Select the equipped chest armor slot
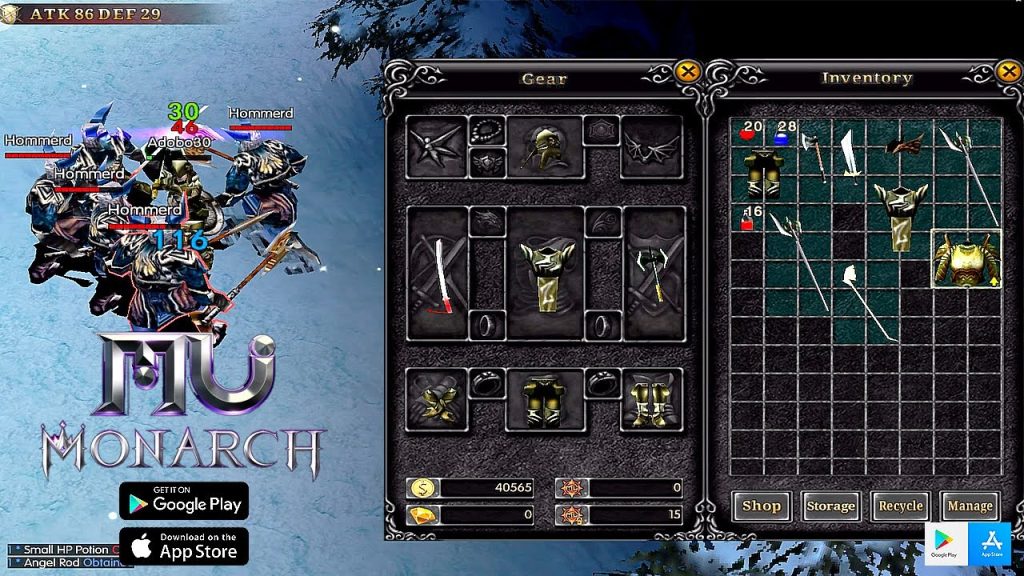This screenshot has width=1024, height=576. (545, 272)
